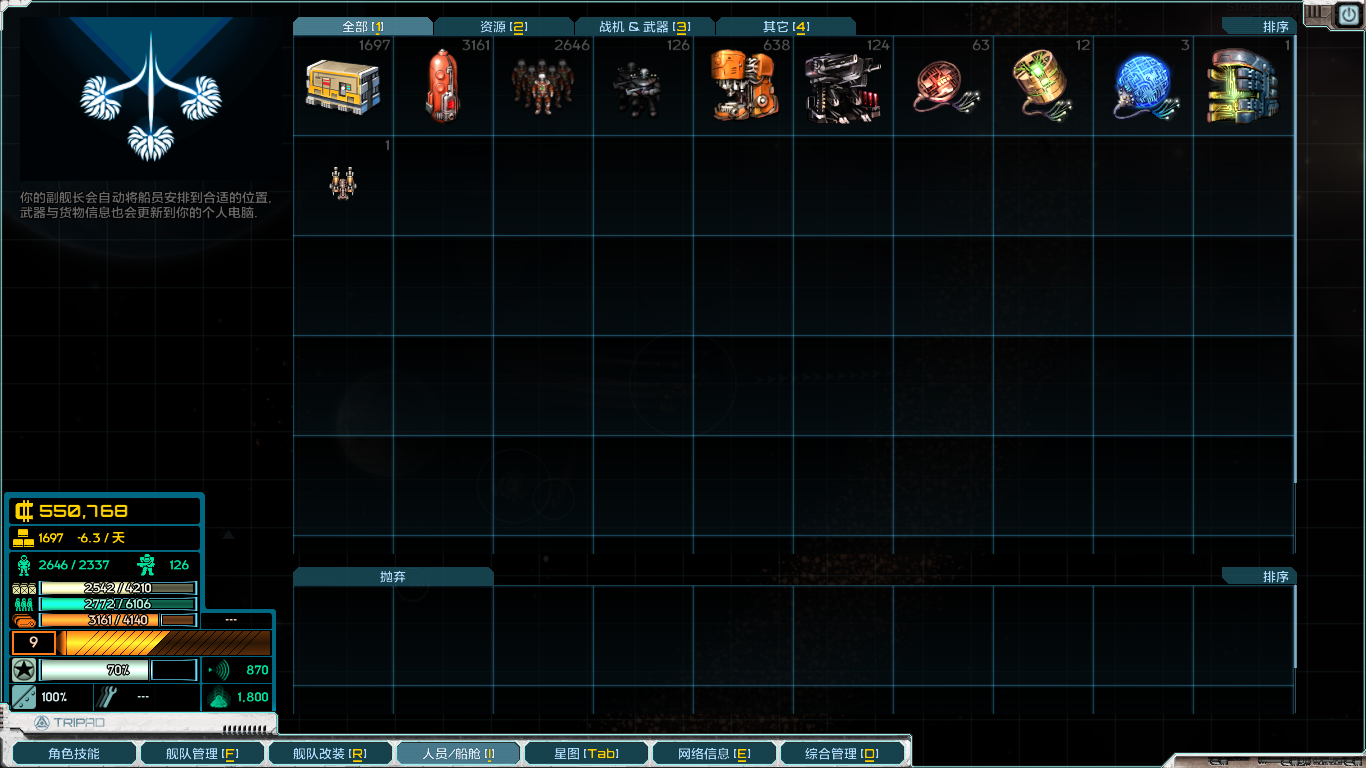Select the orange mech robot item (638)
The width and height of the screenshot is (1366, 768).
coord(741,87)
